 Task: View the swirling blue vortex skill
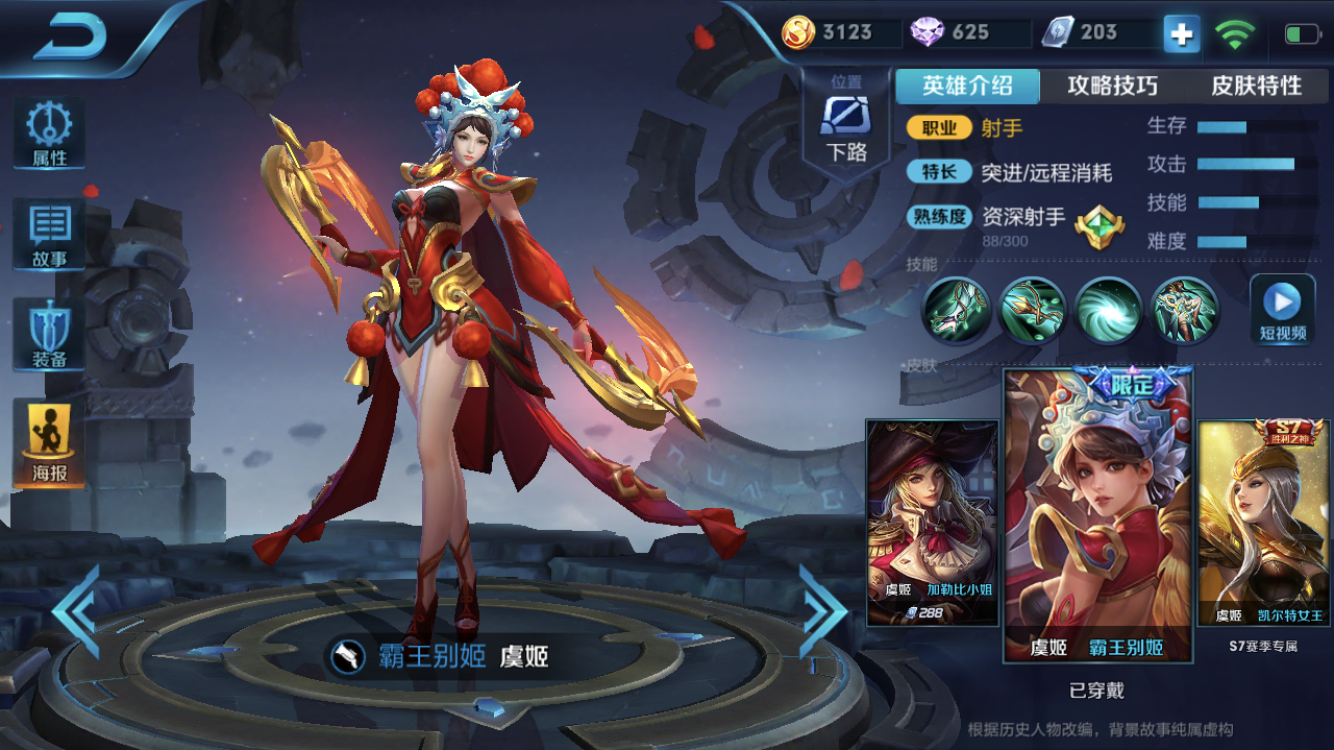tap(1108, 310)
